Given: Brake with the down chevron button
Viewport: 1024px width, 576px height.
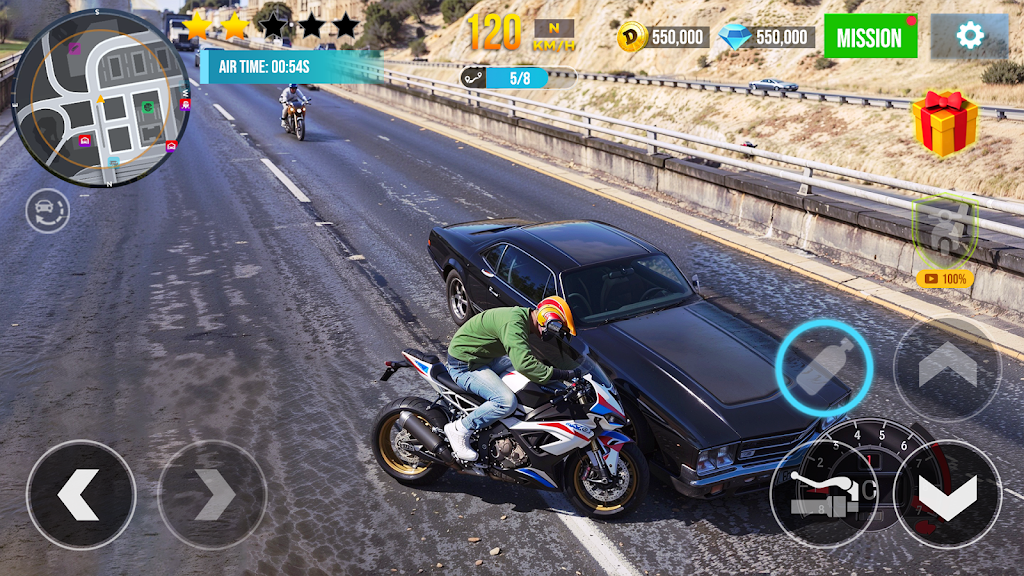Looking at the screenshot, I should (x=946, y=494).
